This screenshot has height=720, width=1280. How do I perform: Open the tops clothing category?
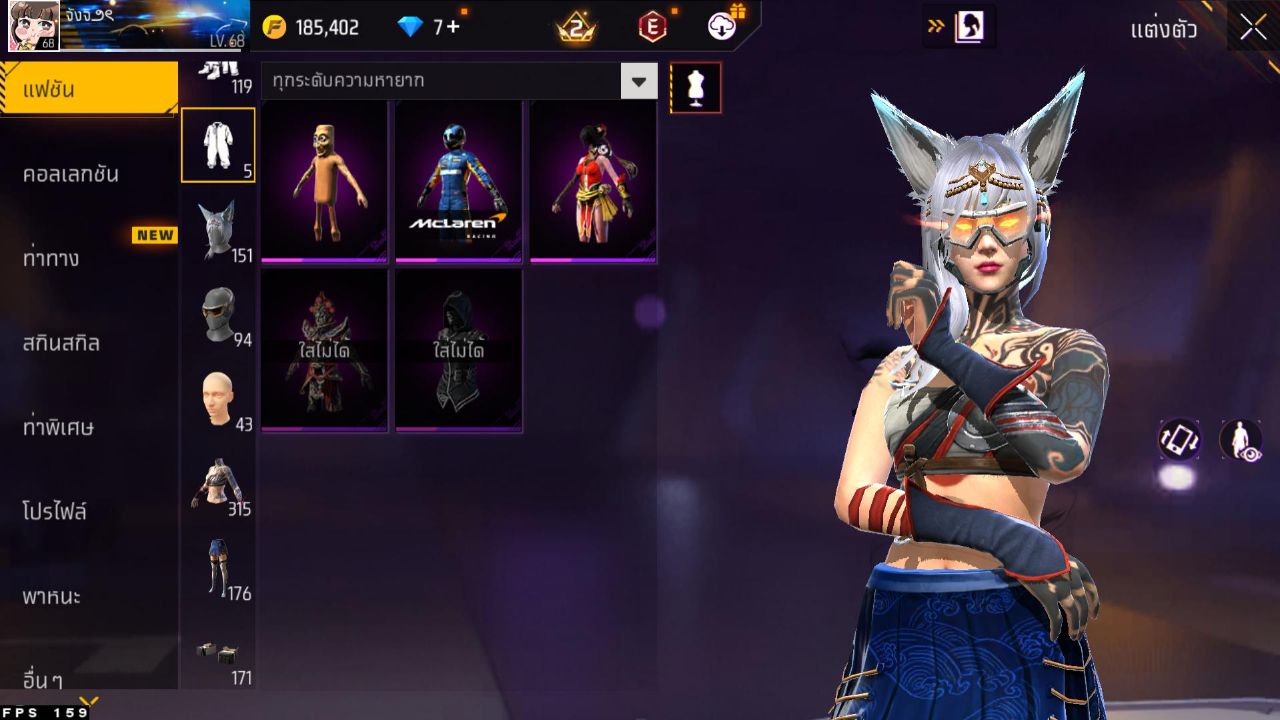(x=218, y=484)
